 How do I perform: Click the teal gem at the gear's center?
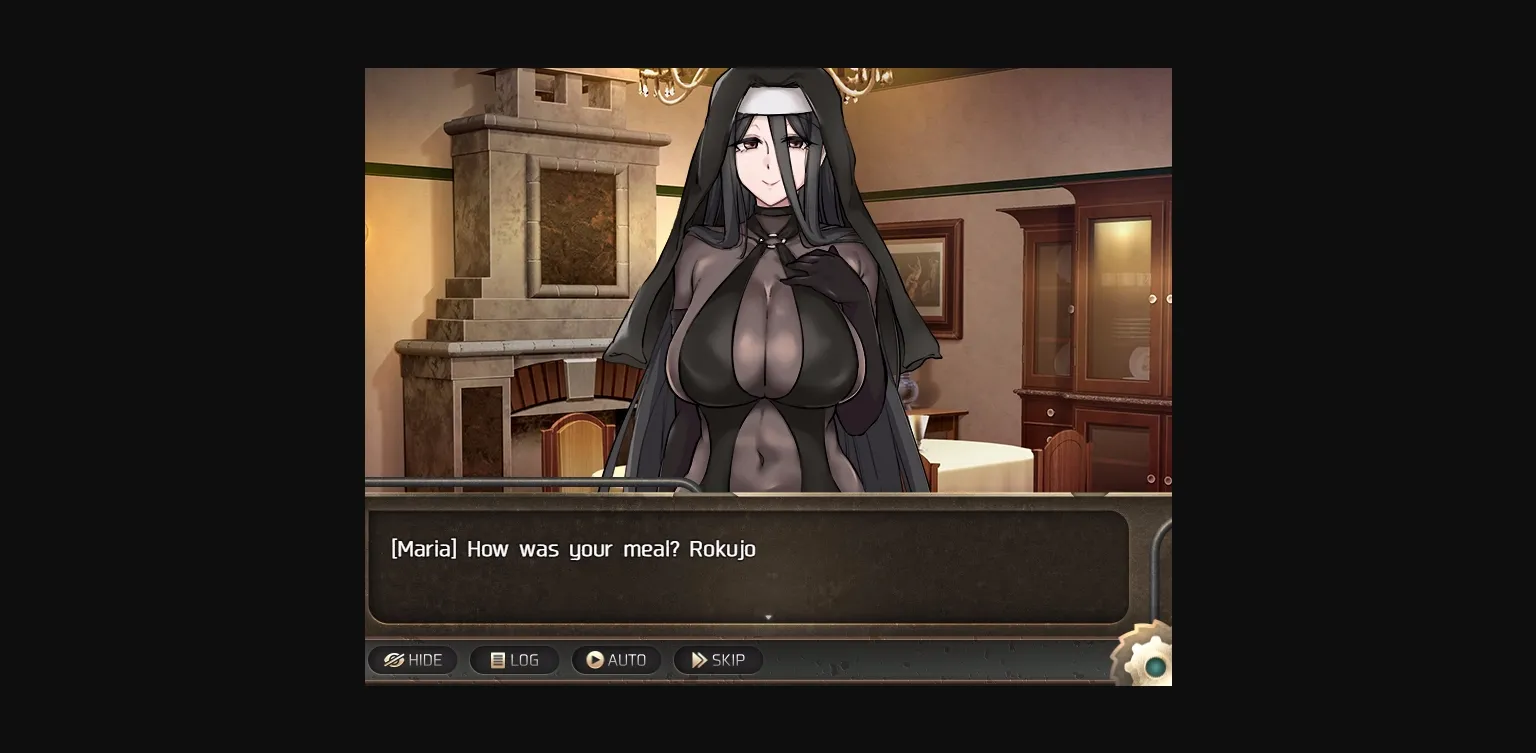[x=1156, y=666]
